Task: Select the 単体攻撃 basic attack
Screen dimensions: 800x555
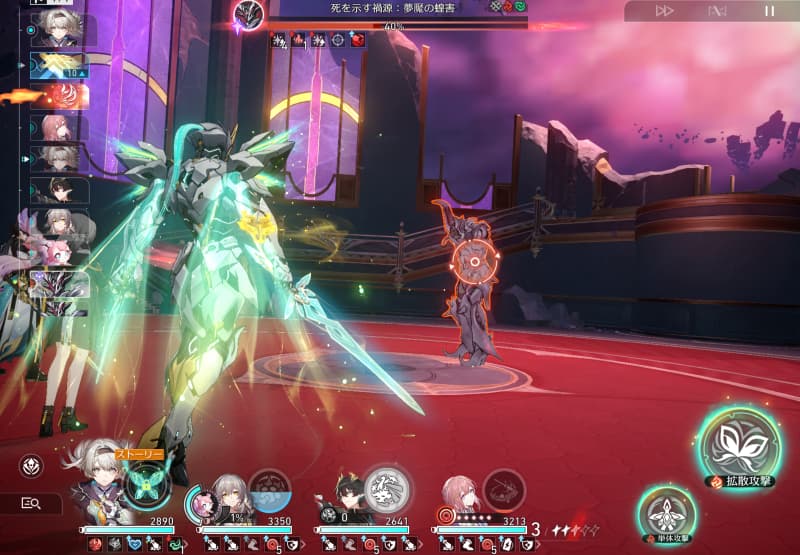Action: pyautogui.click(x=666, y=514)
